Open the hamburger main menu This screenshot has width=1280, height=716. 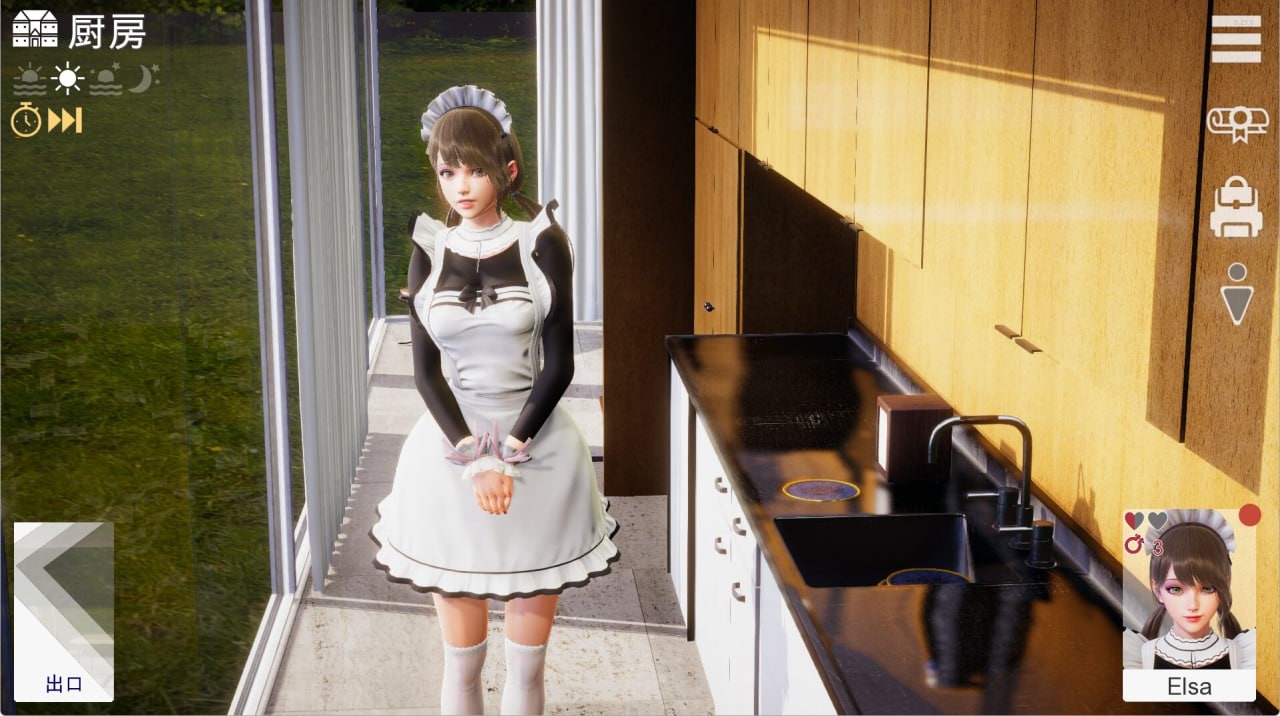[x=1236, y=39]
